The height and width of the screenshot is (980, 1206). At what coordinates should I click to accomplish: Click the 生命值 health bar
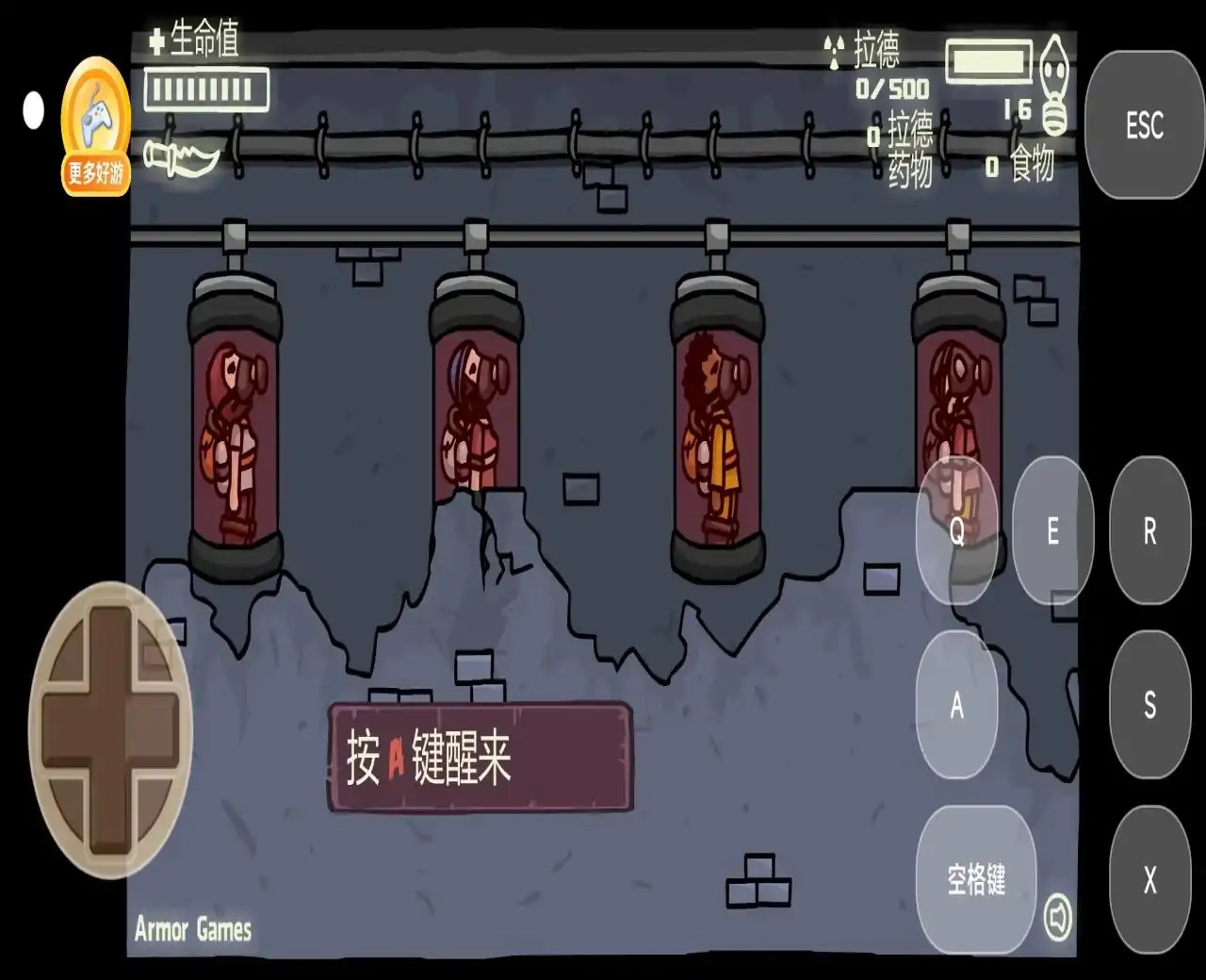coord(205,90)
